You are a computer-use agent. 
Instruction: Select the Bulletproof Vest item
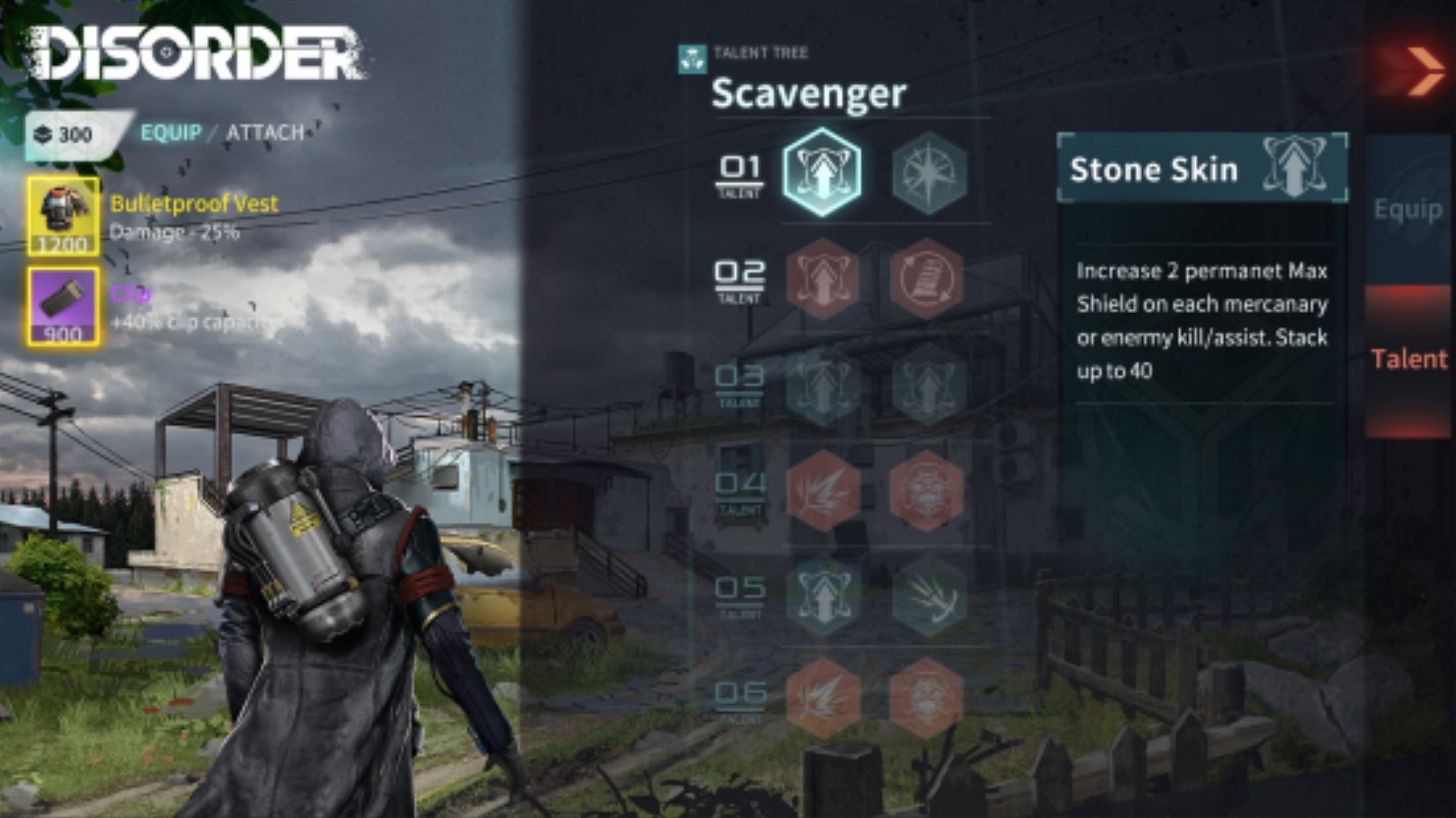(63, 215)
